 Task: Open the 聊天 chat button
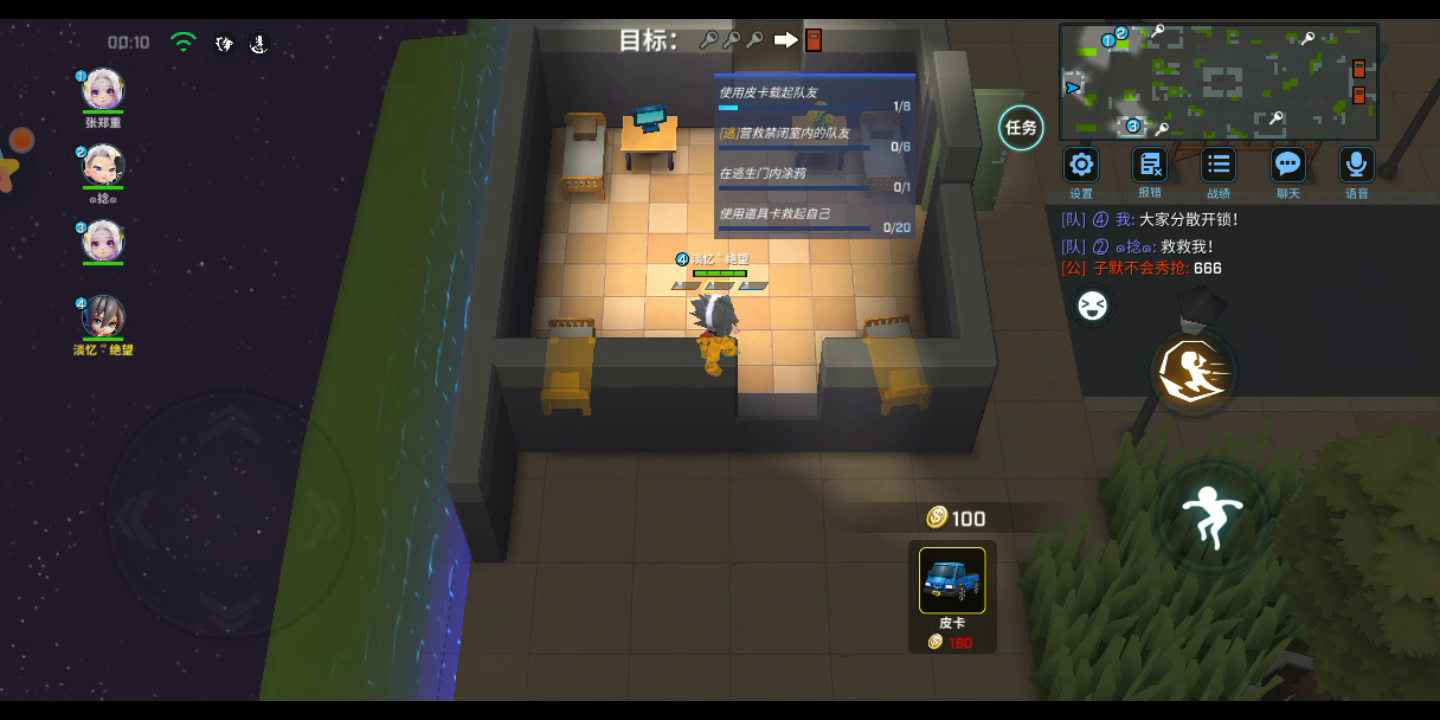(1288, 165)
